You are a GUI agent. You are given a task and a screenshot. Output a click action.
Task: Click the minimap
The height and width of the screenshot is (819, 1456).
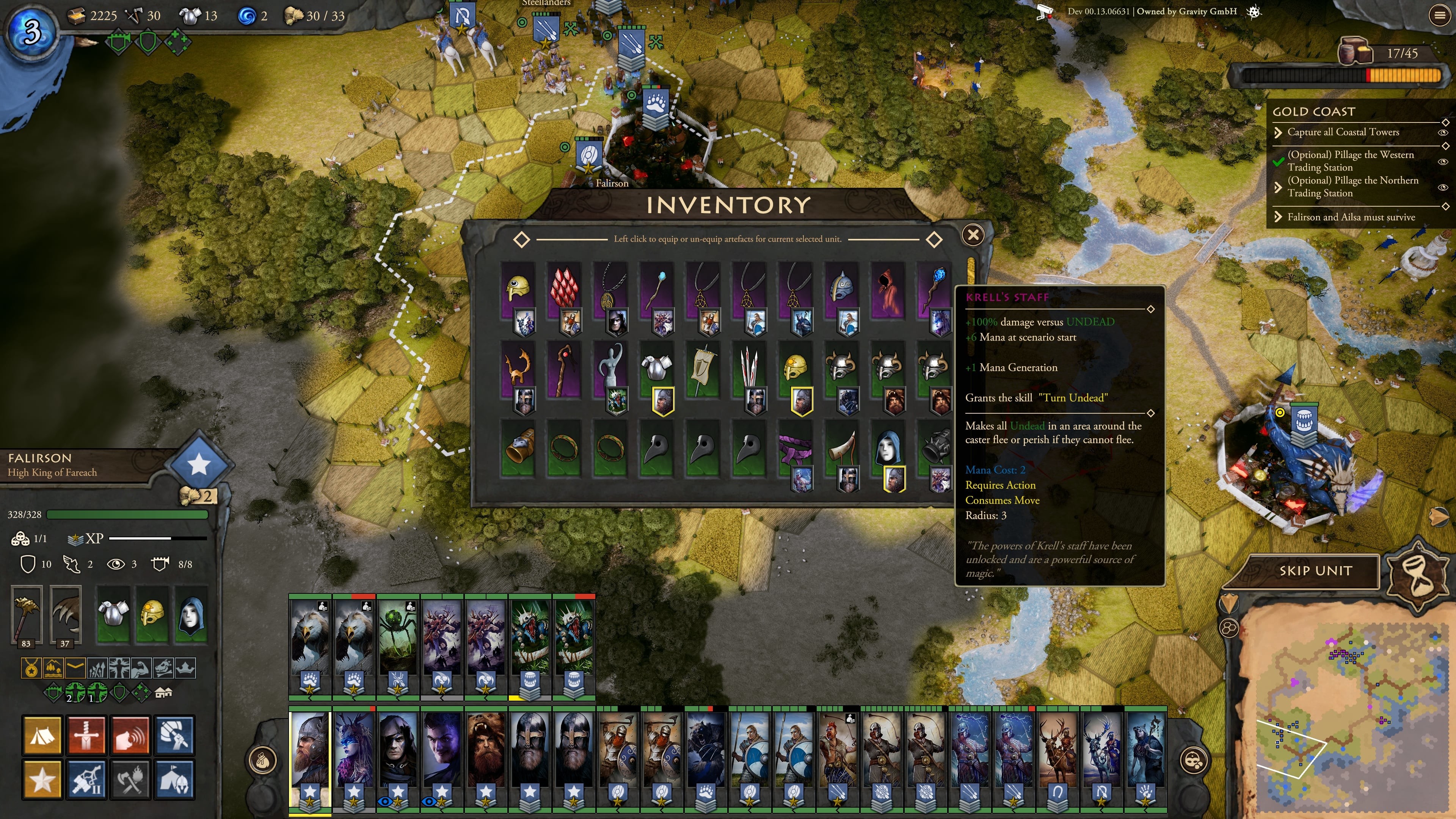(1345, 712)
